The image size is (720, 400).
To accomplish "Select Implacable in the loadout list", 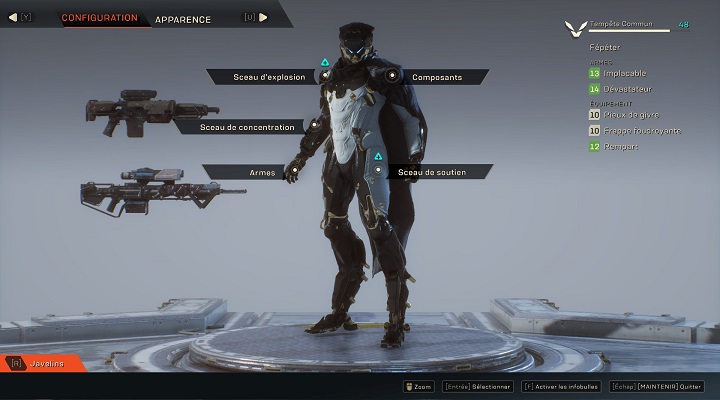I will [x=625, y=73].
